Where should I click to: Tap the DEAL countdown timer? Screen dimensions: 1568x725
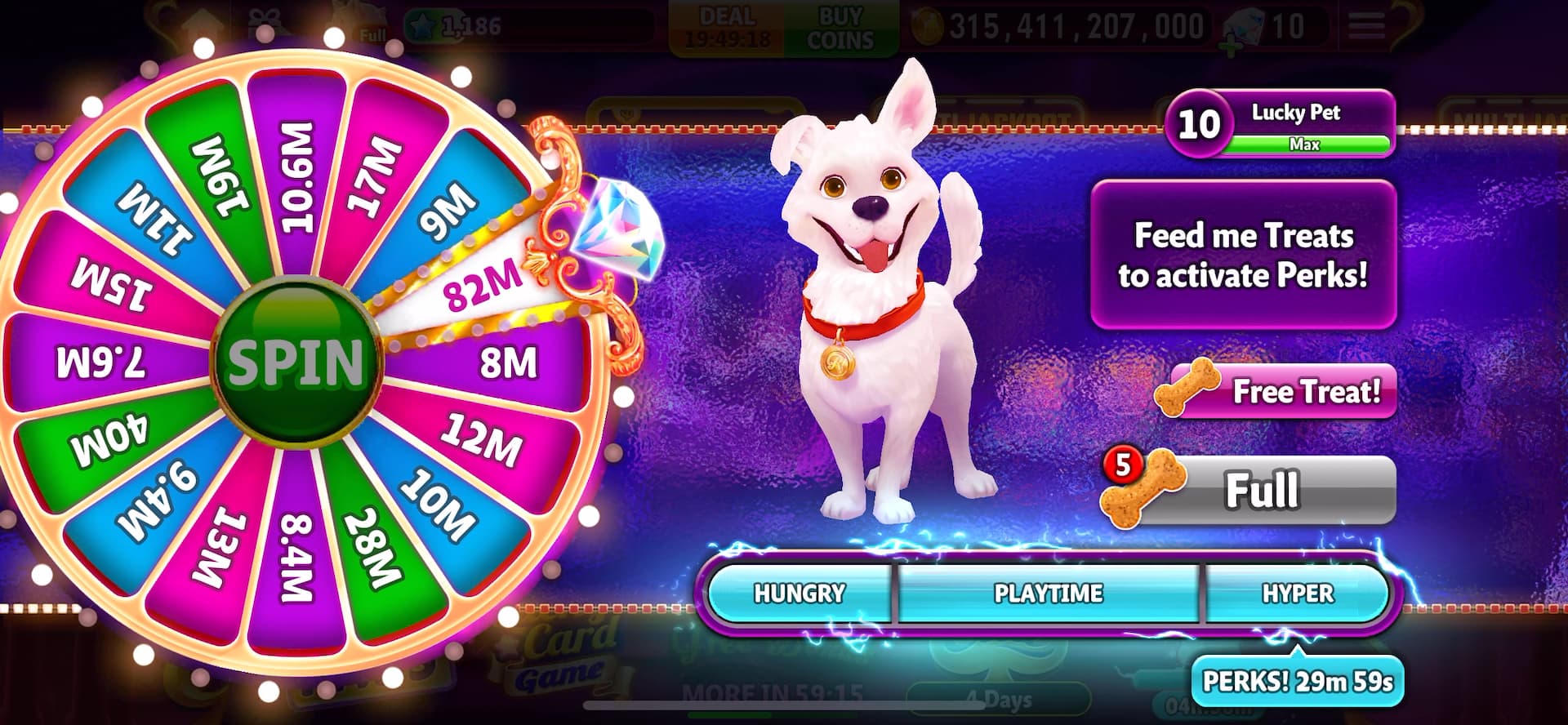pyautogui.click(x=729, y=21)
